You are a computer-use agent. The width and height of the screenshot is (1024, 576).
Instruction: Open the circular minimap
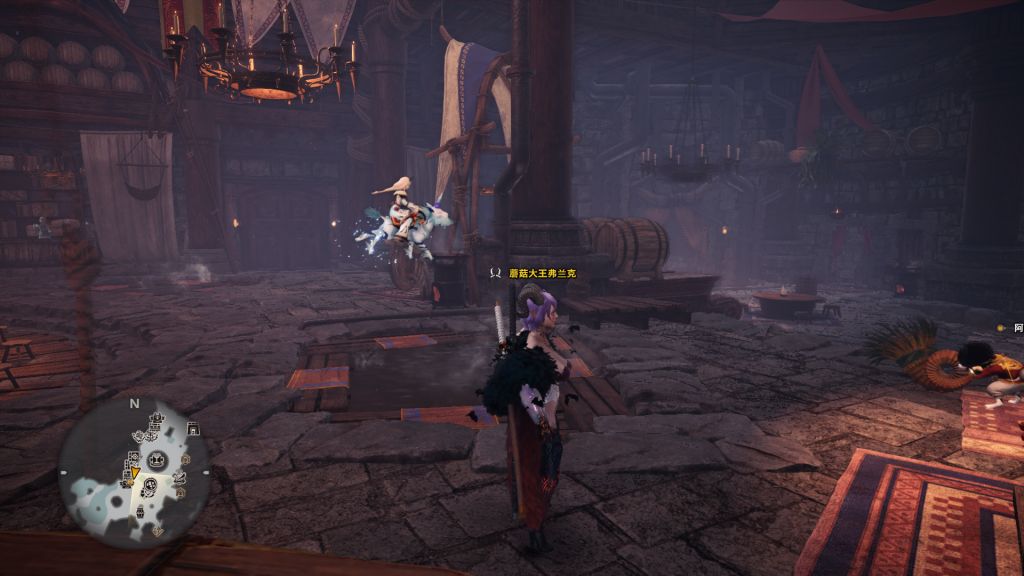[133, 468]
